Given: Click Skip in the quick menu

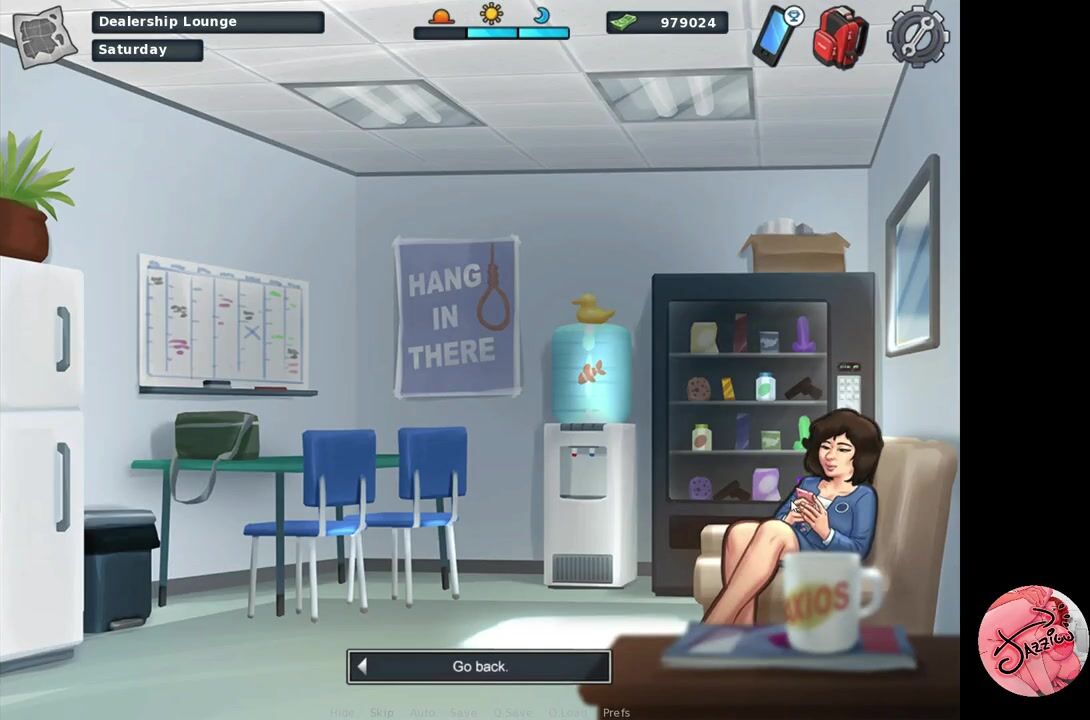Looking at the screenshot, I should [x=382, y=713].
